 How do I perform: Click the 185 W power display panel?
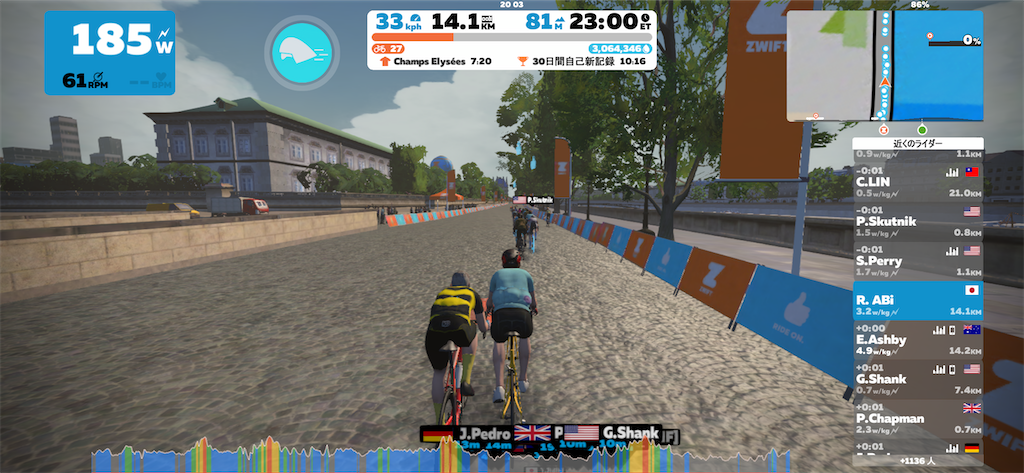click(109, 52)
